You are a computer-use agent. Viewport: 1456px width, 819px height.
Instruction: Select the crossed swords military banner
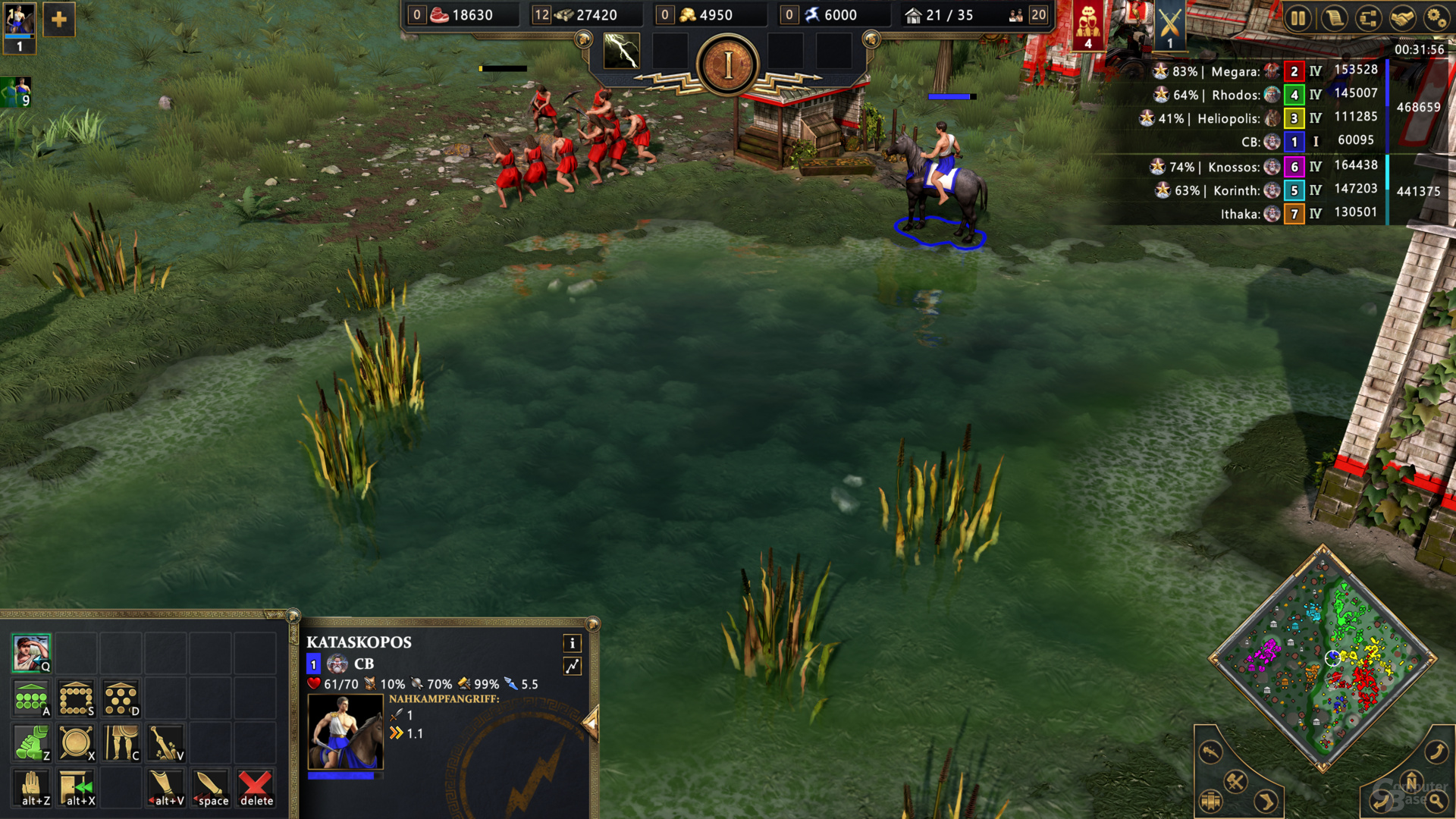(1169, 26)
